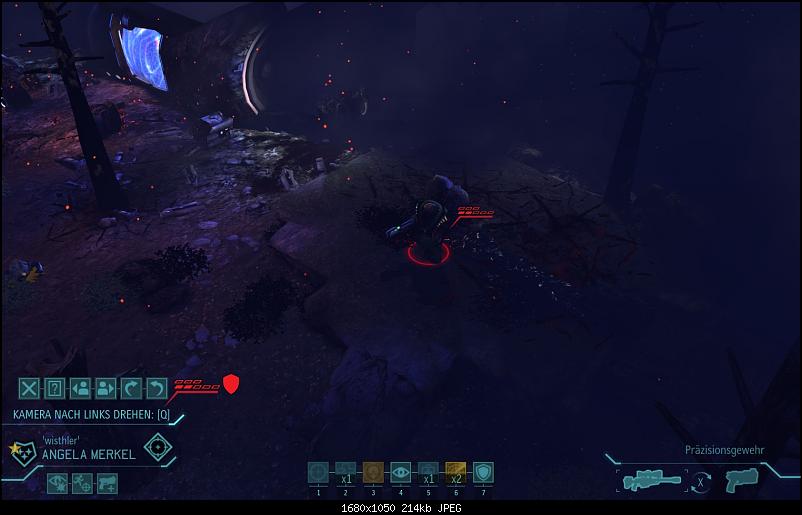802x515 pixels.
Task: Activate the eye ability in slot 4
Action: coord(400,472)
